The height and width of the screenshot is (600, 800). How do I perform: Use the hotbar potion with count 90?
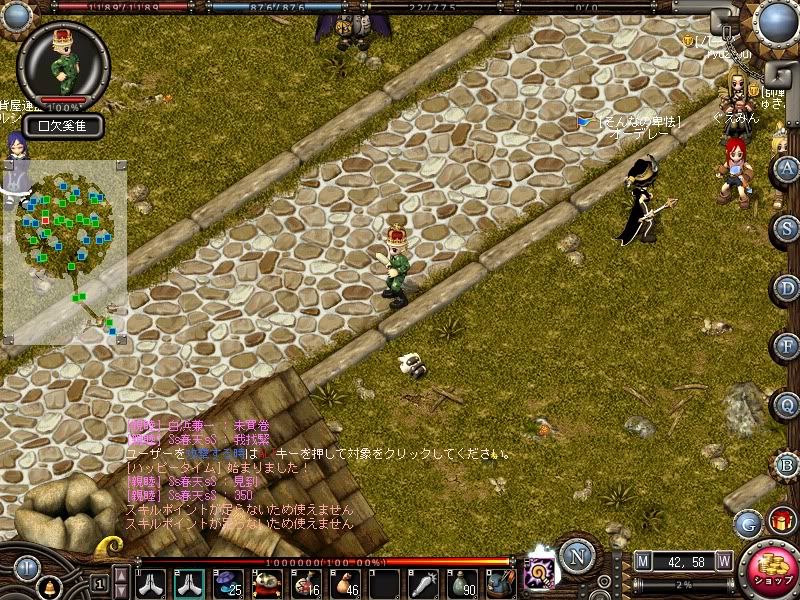[x=461, y=583]
